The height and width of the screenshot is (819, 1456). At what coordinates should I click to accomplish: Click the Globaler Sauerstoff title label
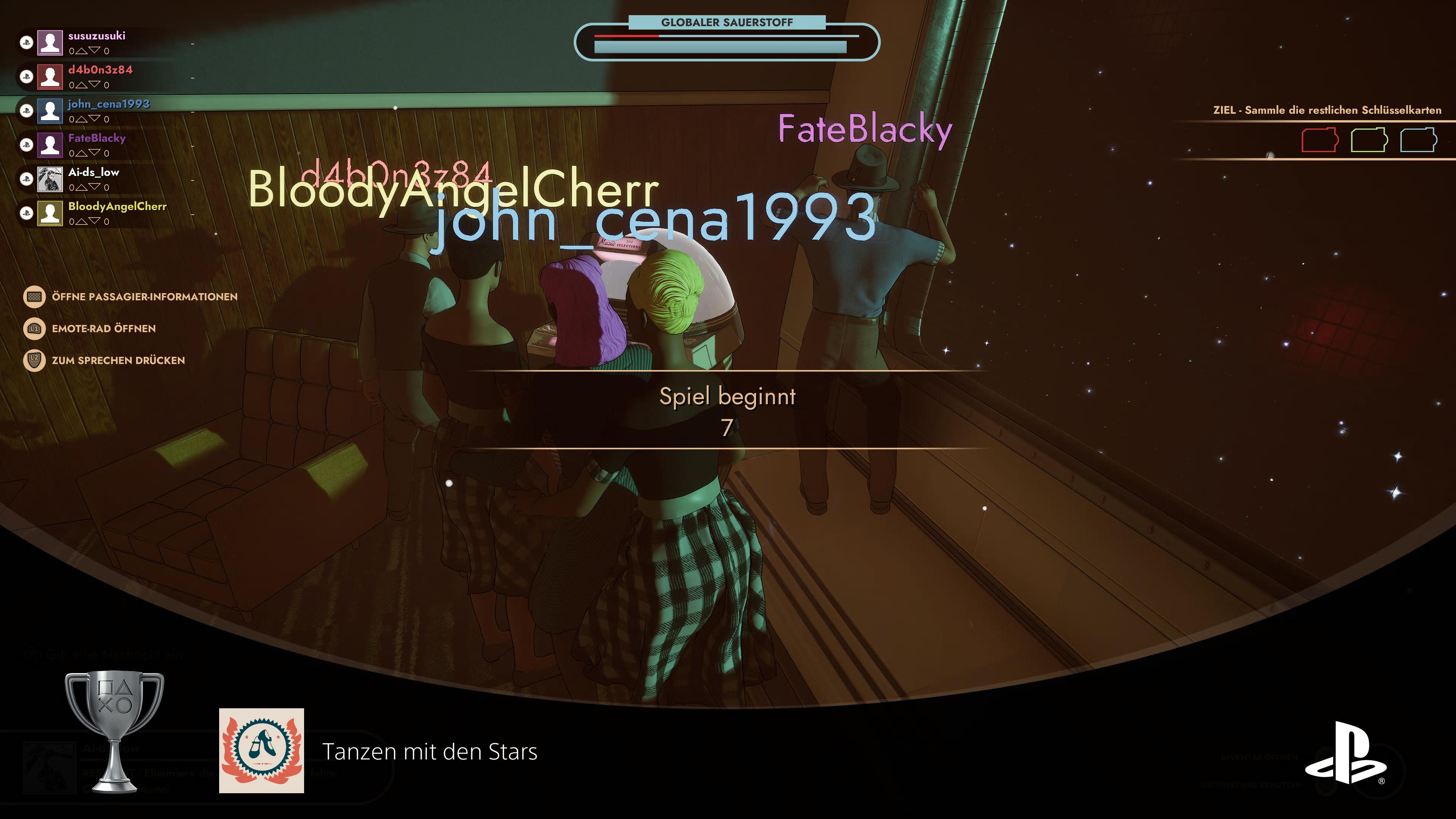(728, 22)
